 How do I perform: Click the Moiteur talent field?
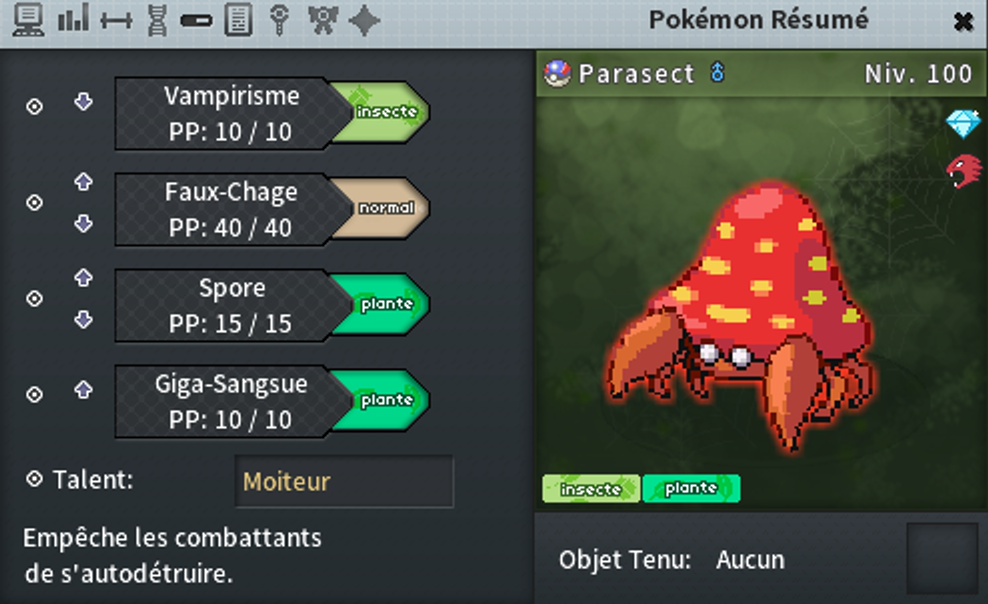344,482
